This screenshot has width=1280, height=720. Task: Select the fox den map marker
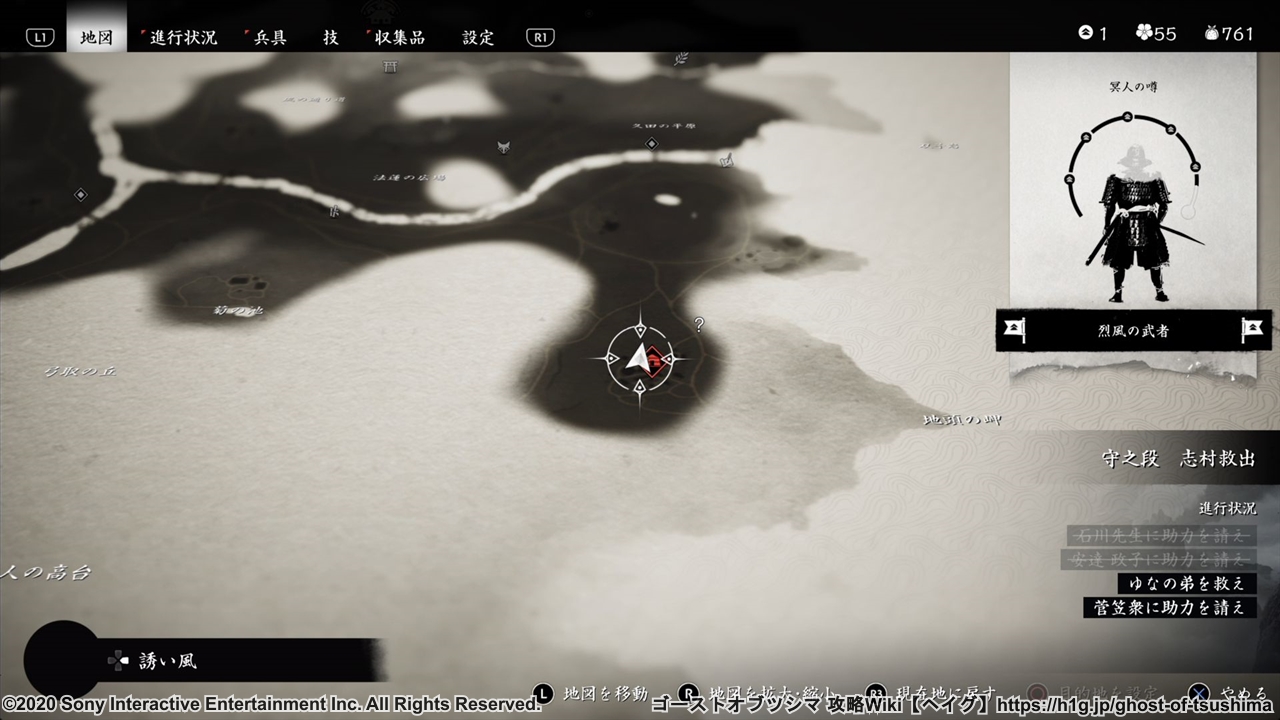point(504,147)
